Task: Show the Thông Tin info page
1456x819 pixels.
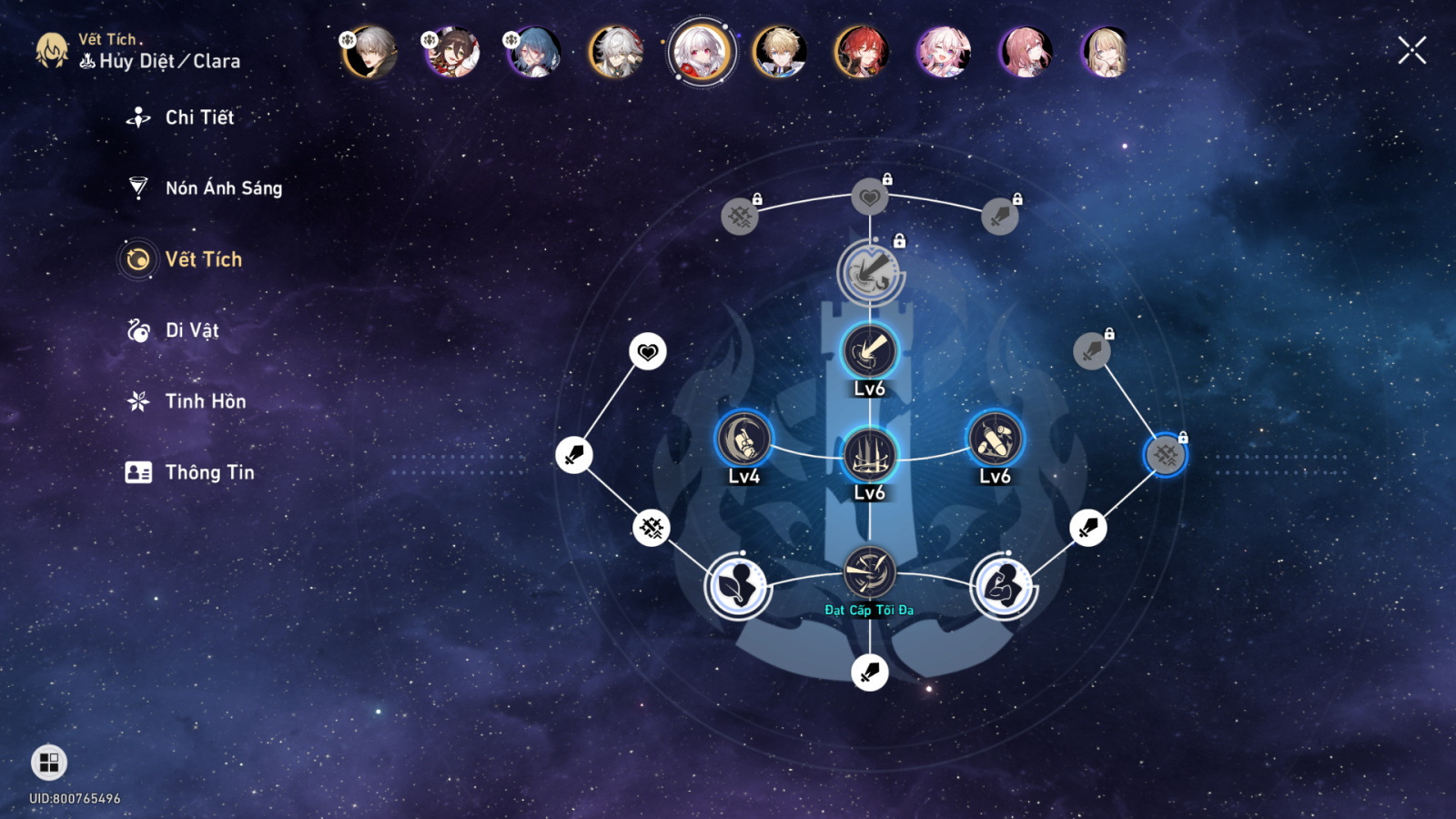Action: 208,472
